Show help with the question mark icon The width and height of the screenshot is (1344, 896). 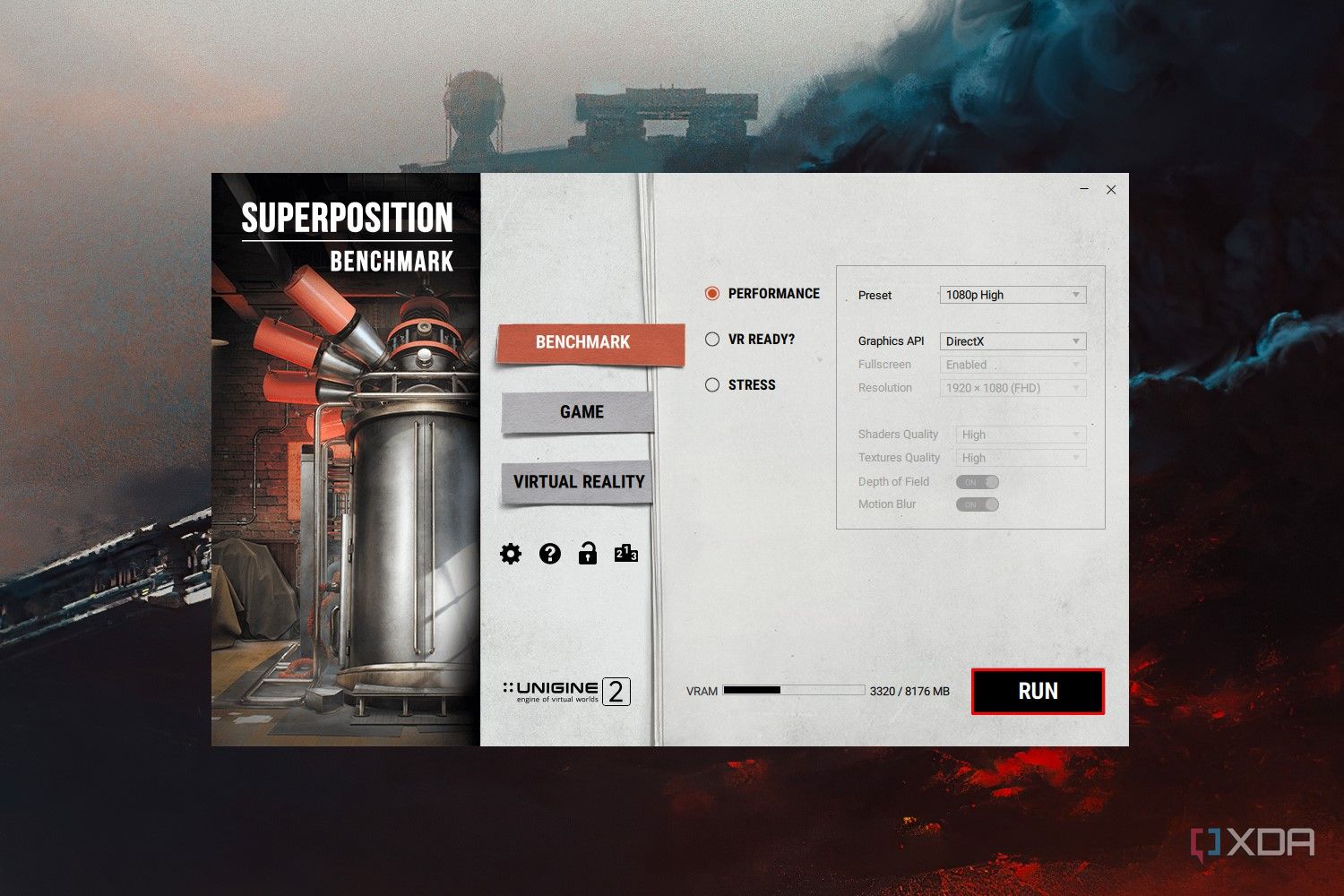[550, 554]
